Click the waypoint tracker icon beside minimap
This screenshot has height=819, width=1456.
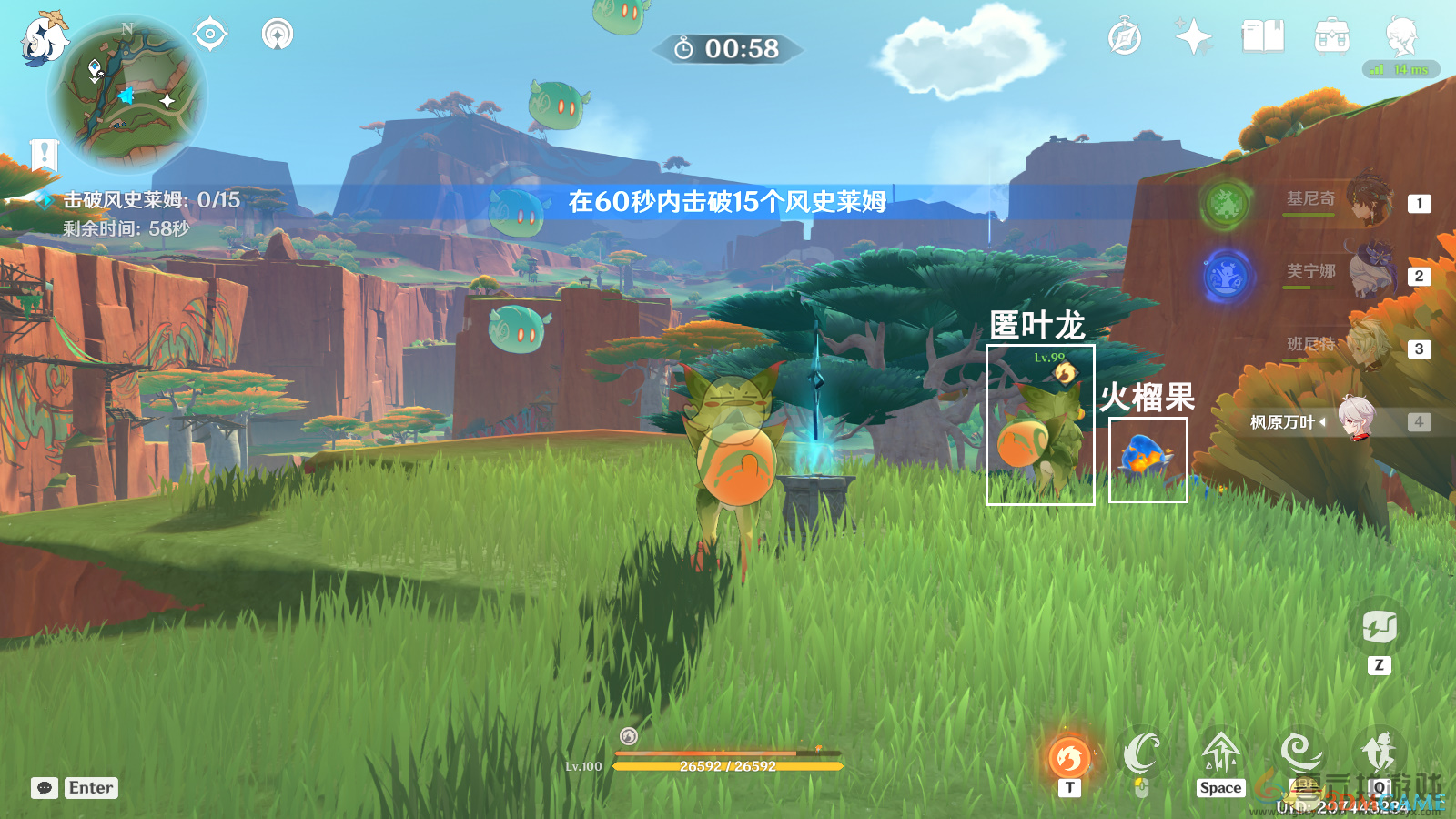tap(208, 35)
